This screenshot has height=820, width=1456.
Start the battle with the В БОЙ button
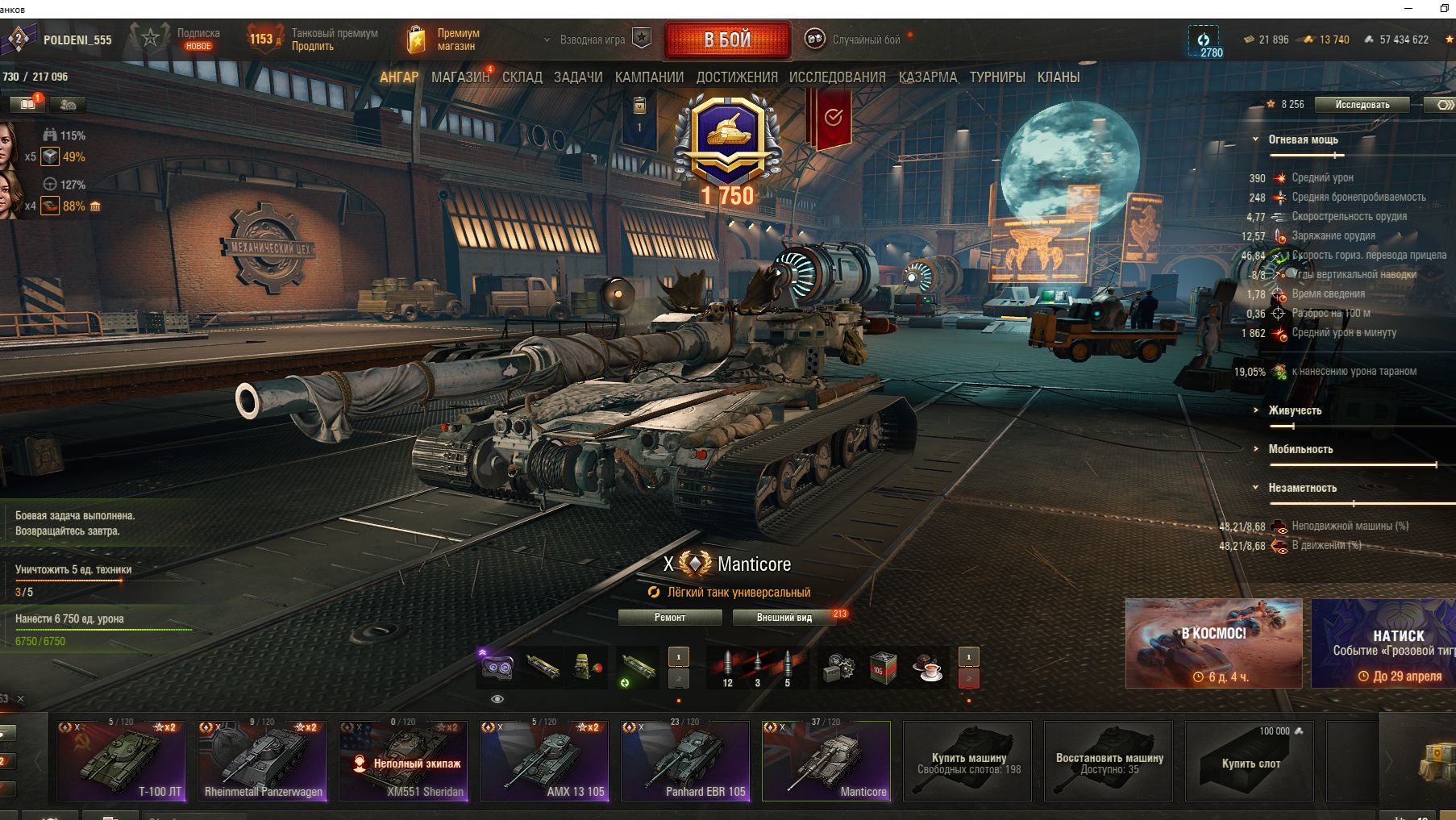(x=727, y=40)
